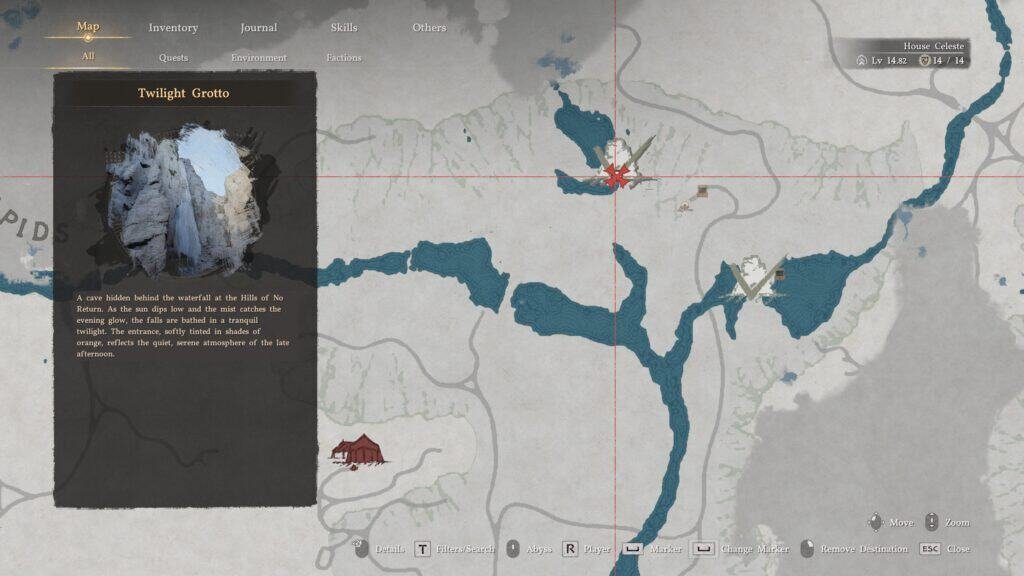Select the Others tab

(429, 28)
